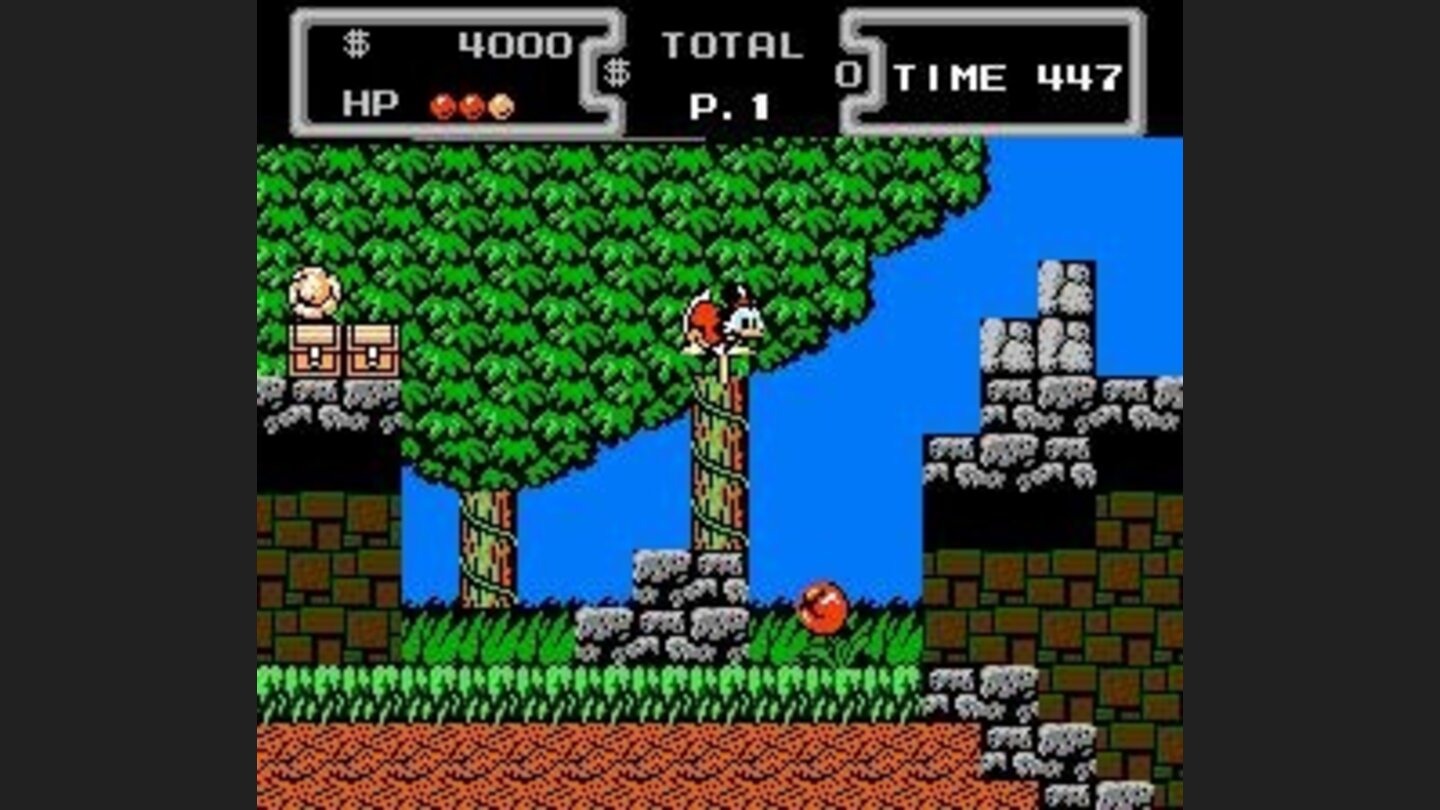Viewport: 1440px width, 810px height.
Task: Click the first red HP heart
Action: coord(443,104)
